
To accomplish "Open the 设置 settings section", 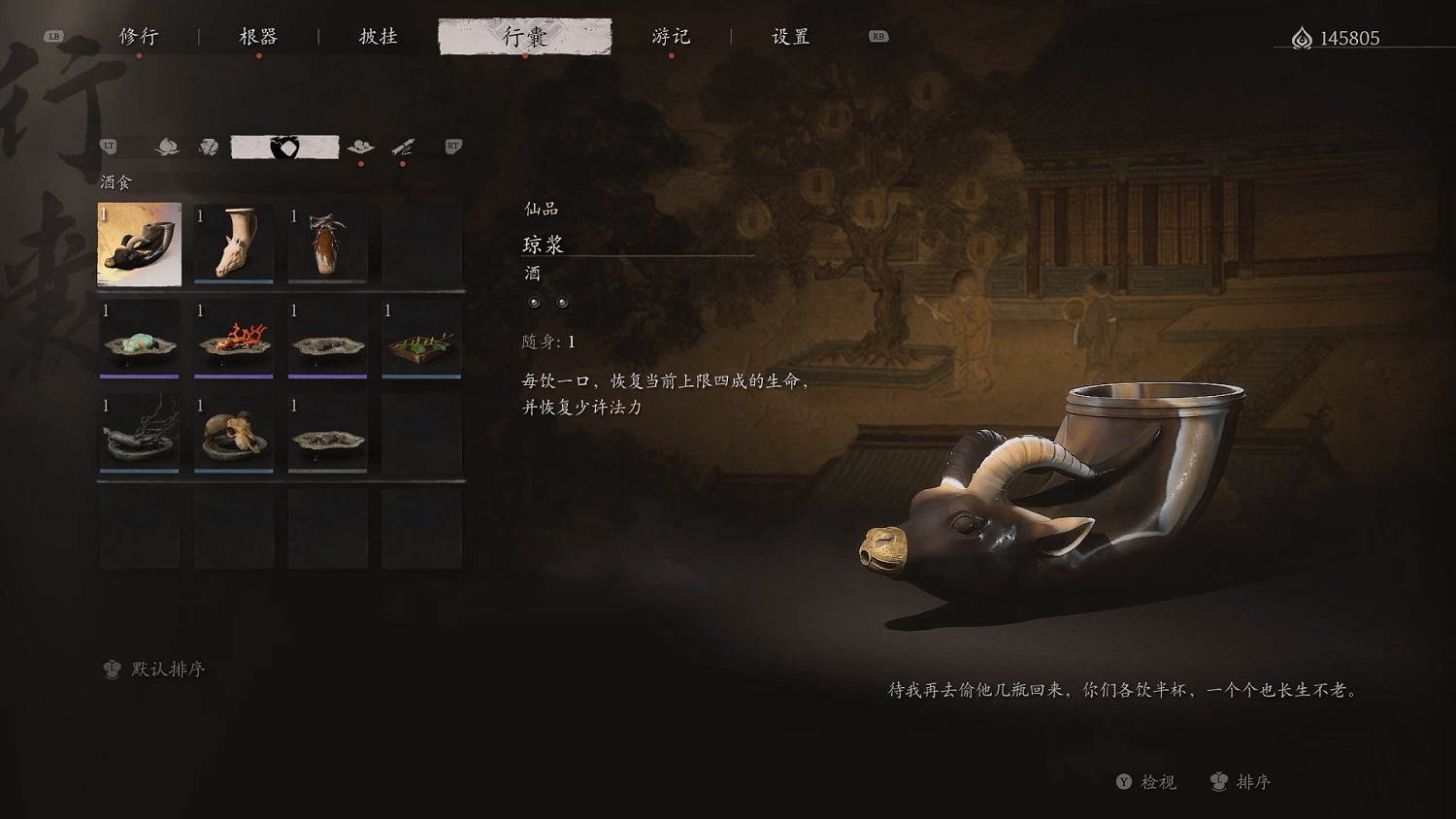I will [792, 37].
